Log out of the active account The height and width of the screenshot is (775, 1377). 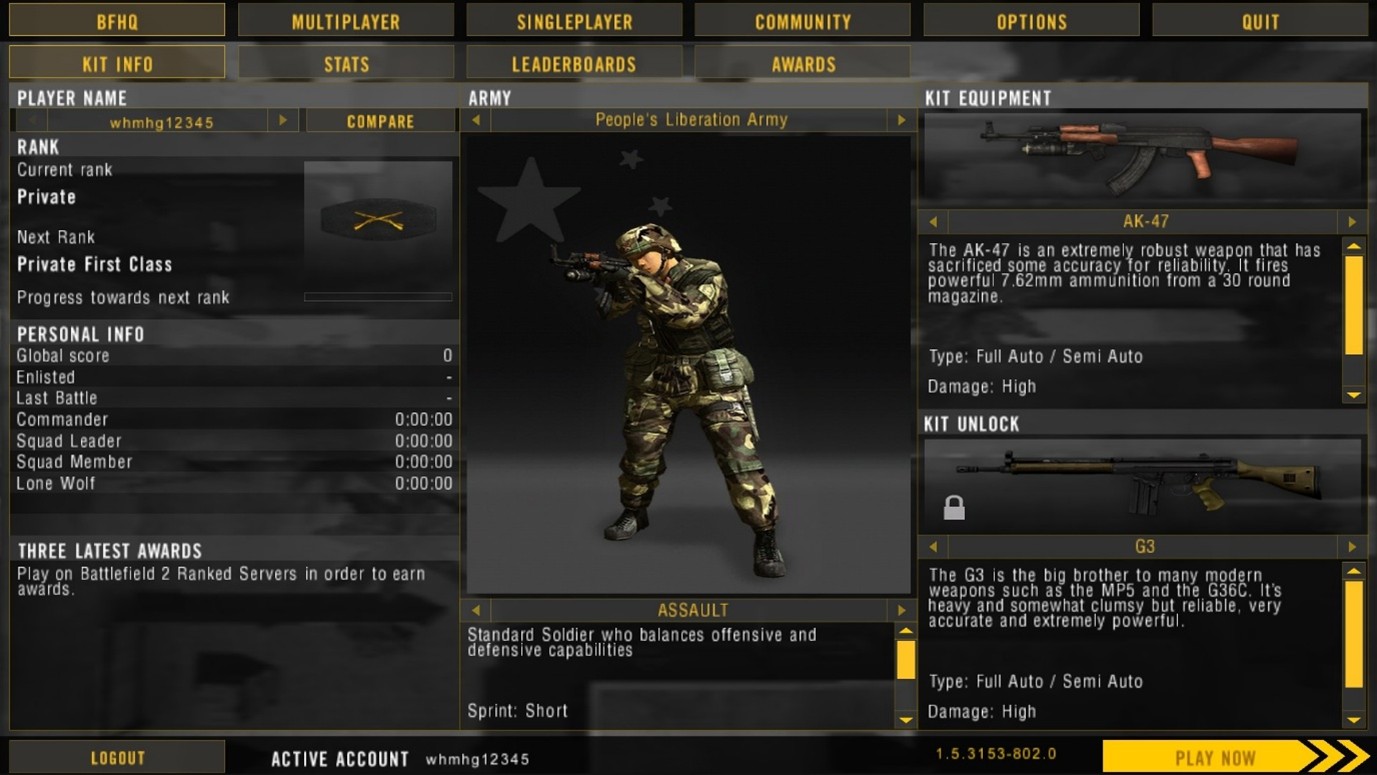point(117,757)
